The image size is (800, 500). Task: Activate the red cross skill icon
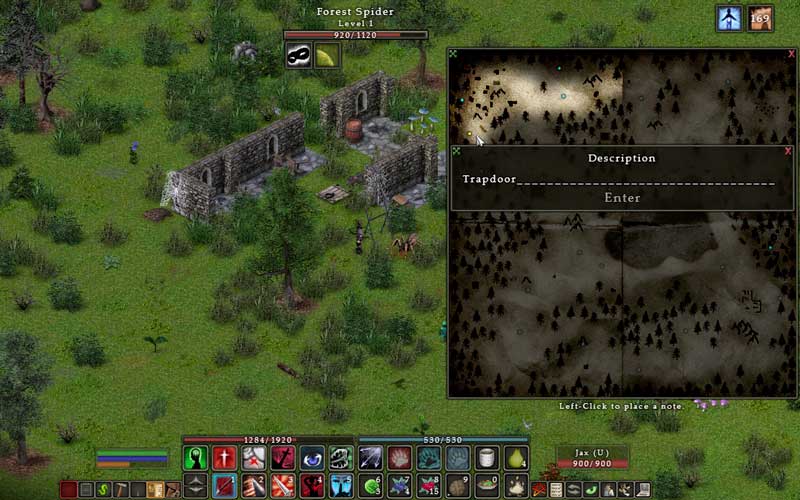[226, 458]
